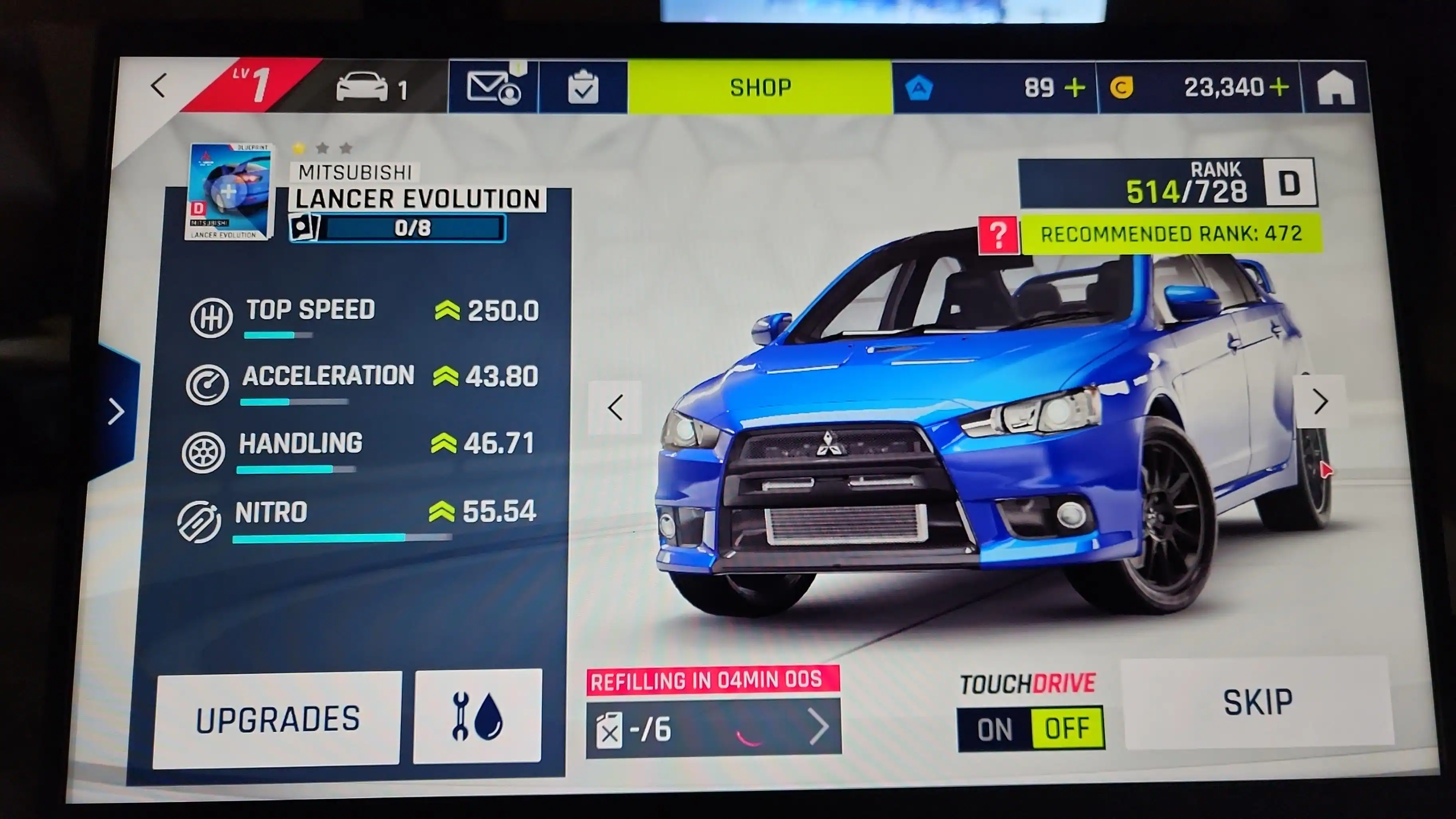This screenshot has height=819, width=1456.
Task: Return to the home screen
Action: click(x=1335, y=88)
